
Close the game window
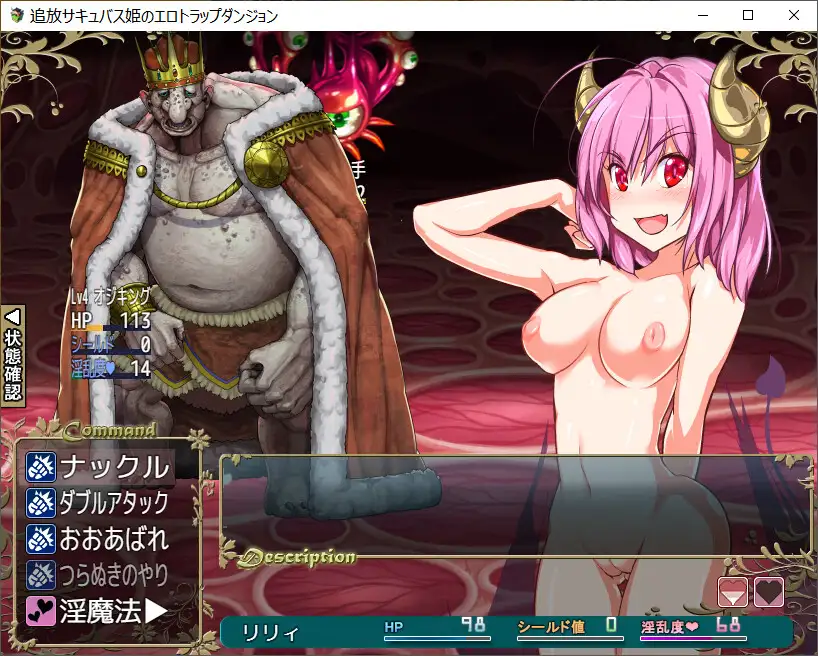pos(794,15)
